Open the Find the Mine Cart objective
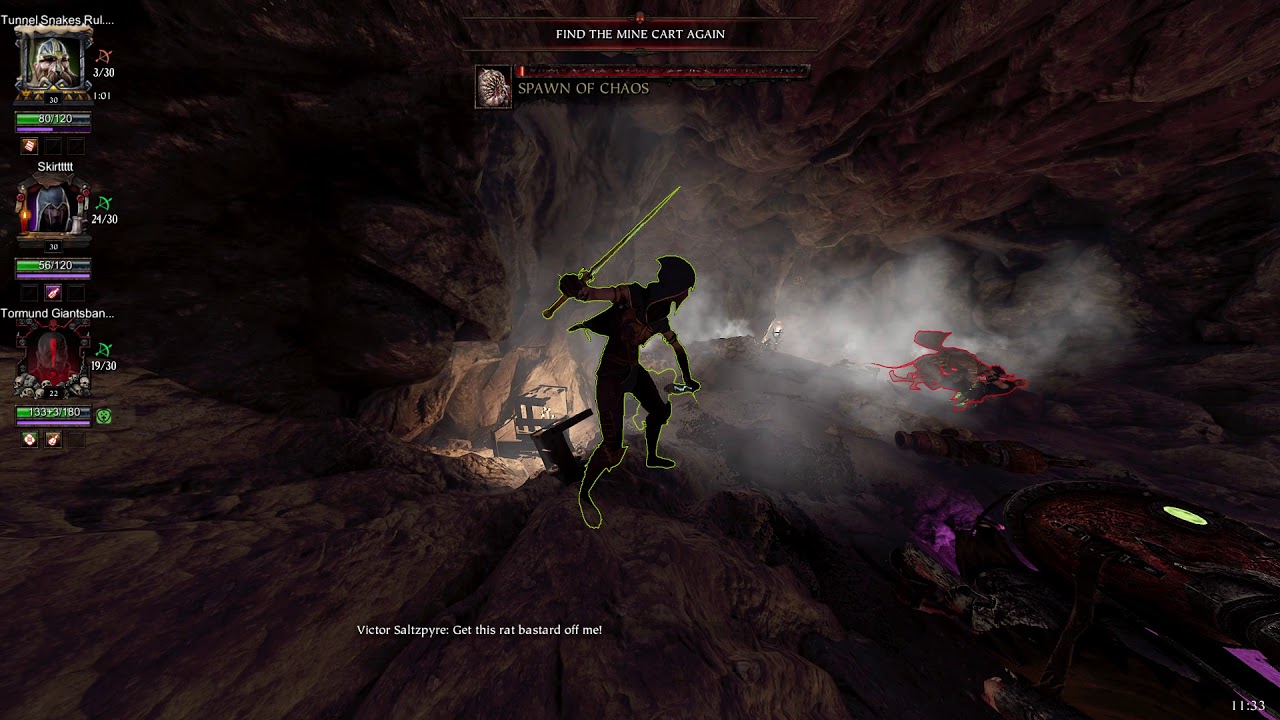 click(x=640, y=34)
